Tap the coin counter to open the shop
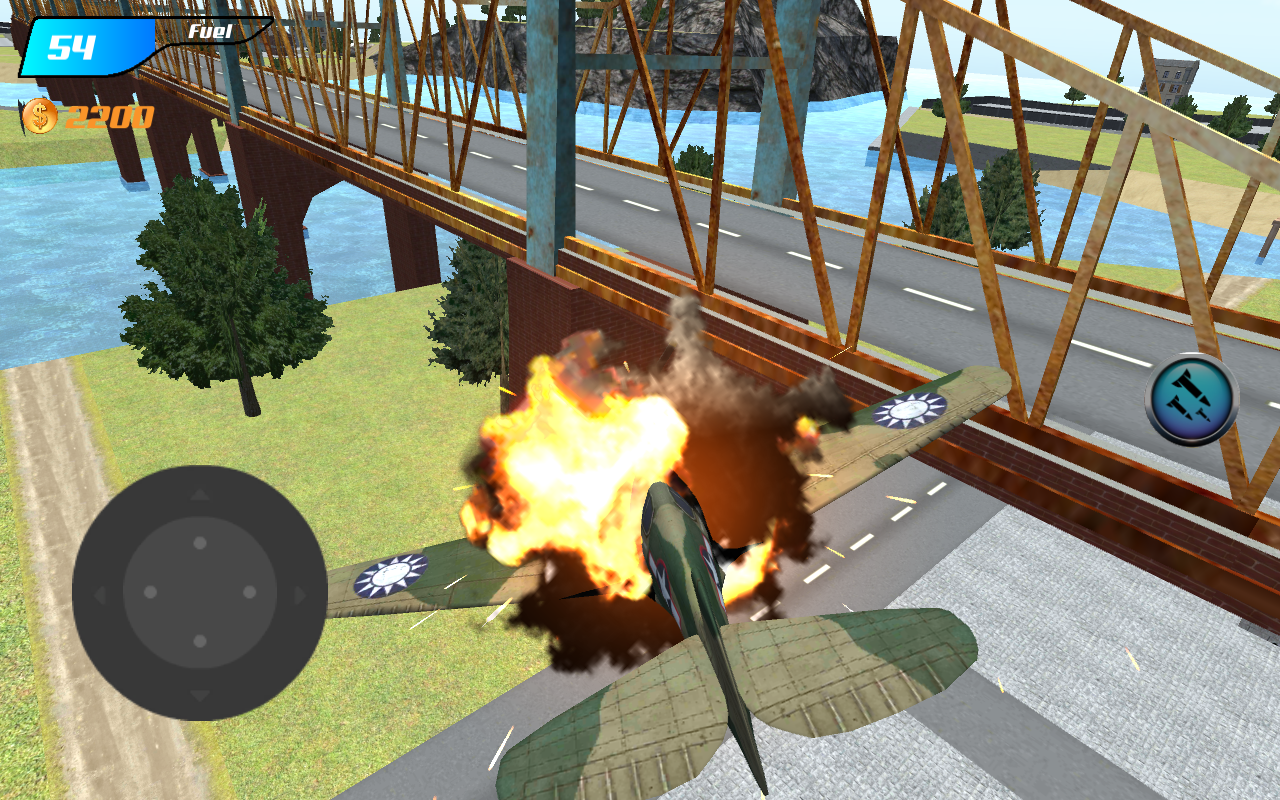This screenshot has width=1280, height=800. (x=75, y=118)
